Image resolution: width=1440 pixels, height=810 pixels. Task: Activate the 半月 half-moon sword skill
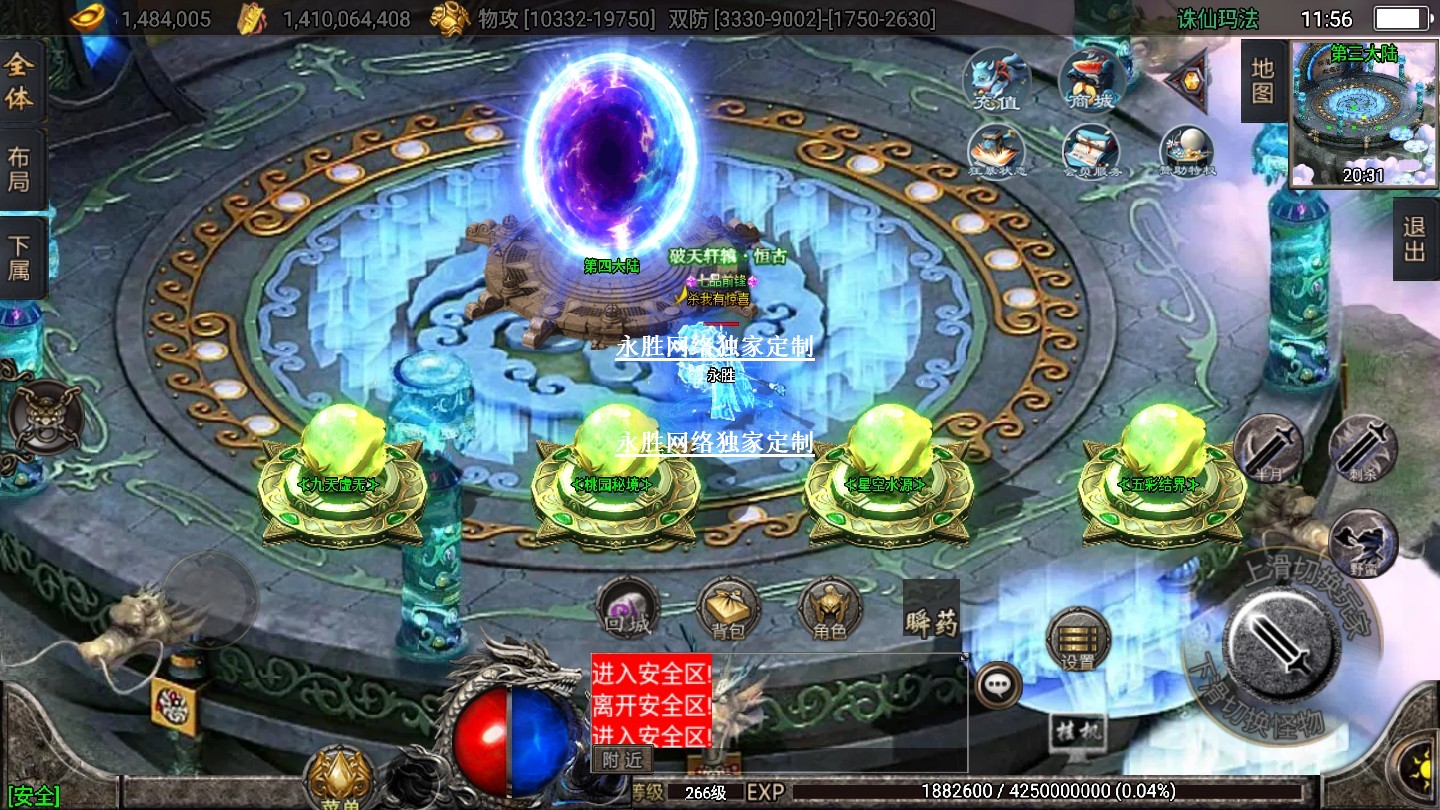[1268, 449]
